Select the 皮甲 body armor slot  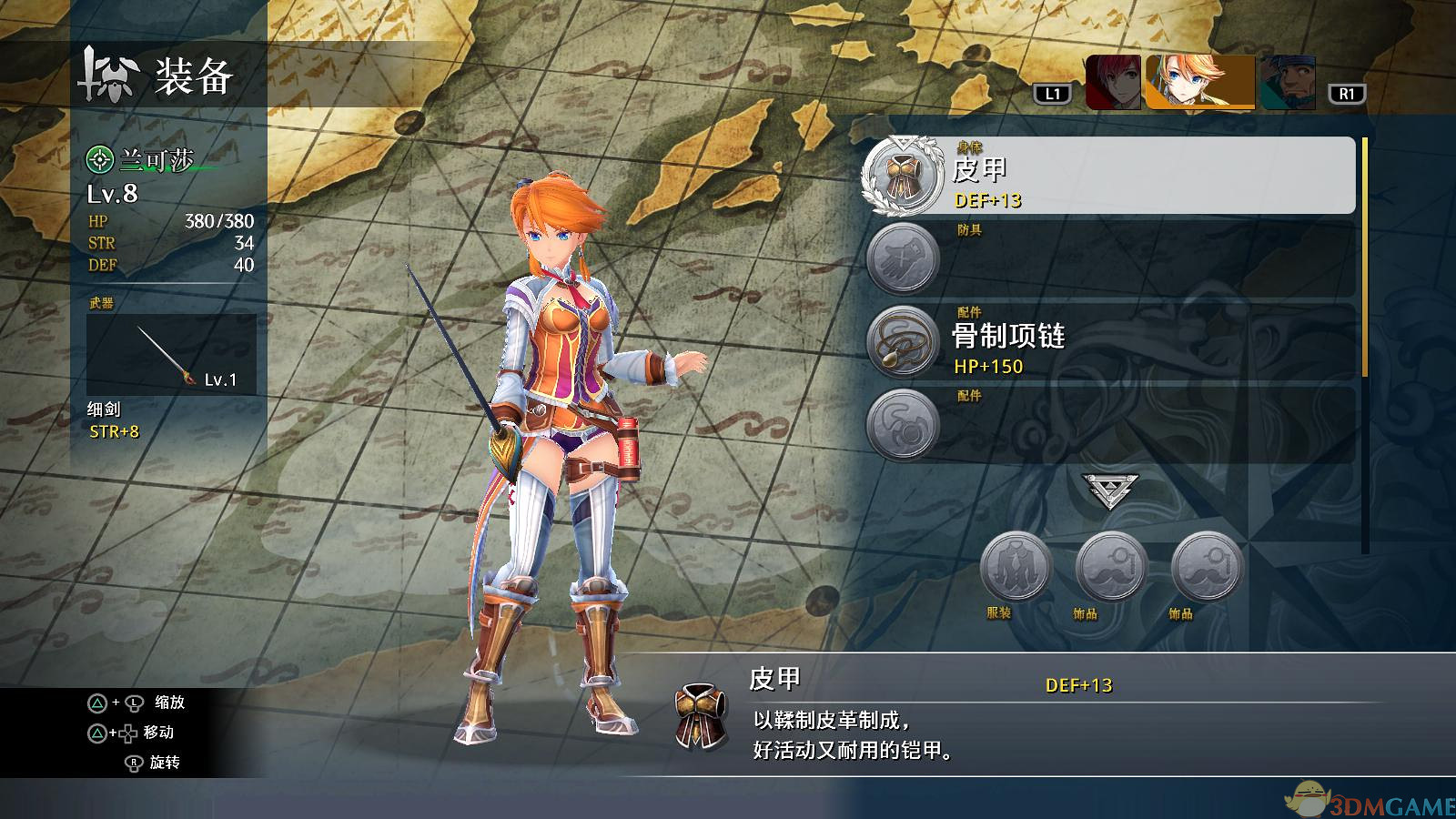pos(1108,177)
